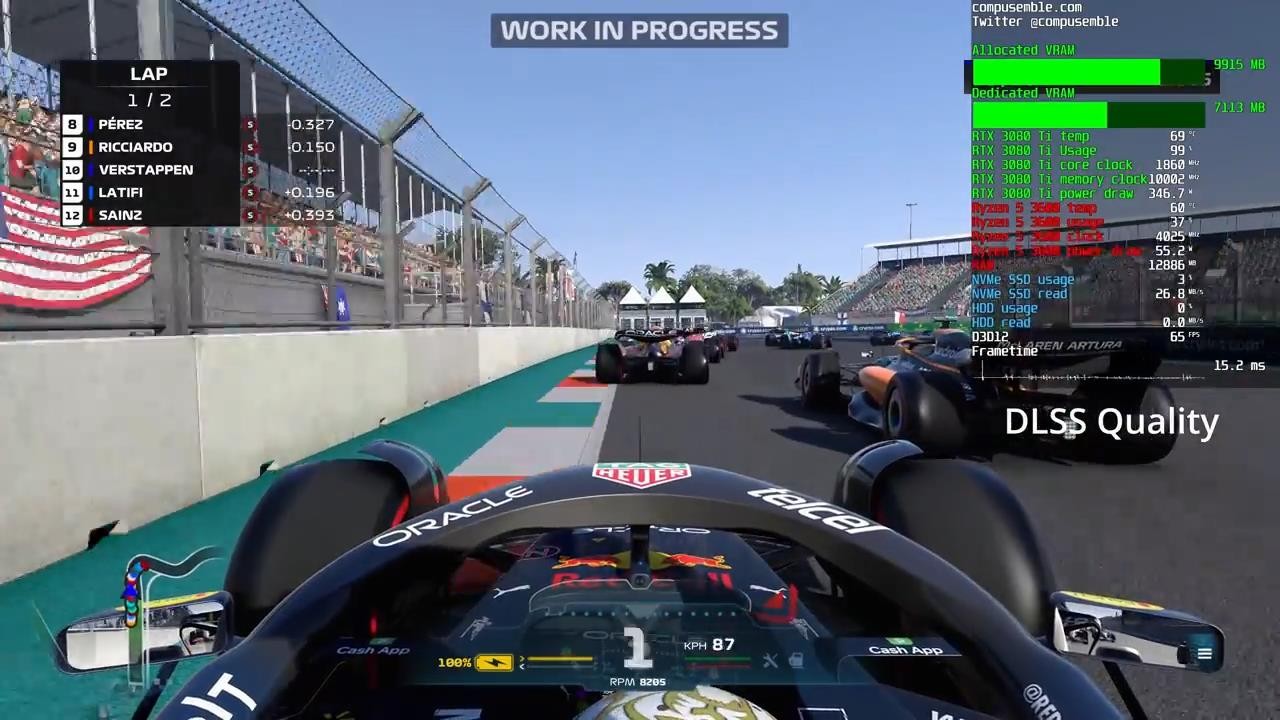
Task: Click Verstappen's soft tyre compound icon
Action: (249, 170)
